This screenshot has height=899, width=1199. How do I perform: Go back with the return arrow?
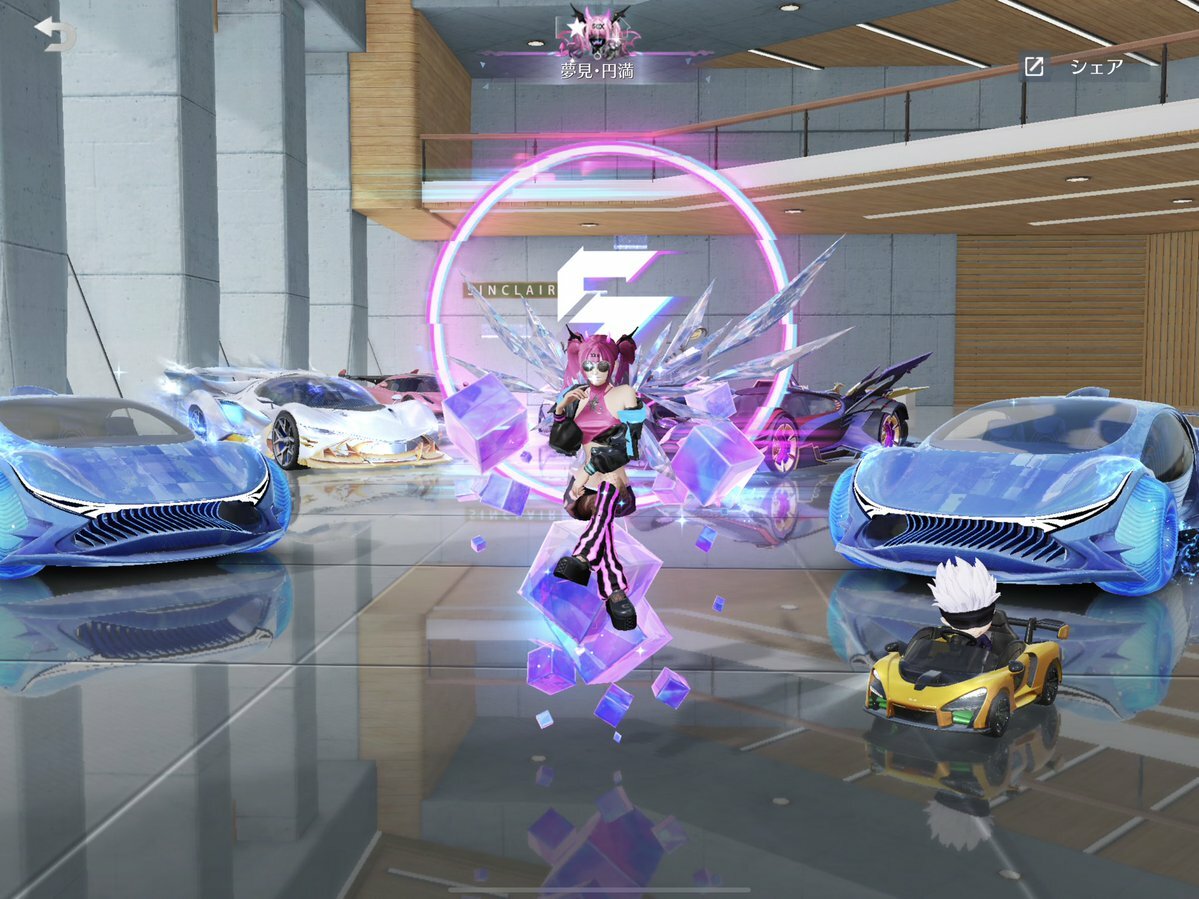coord(55,34)
